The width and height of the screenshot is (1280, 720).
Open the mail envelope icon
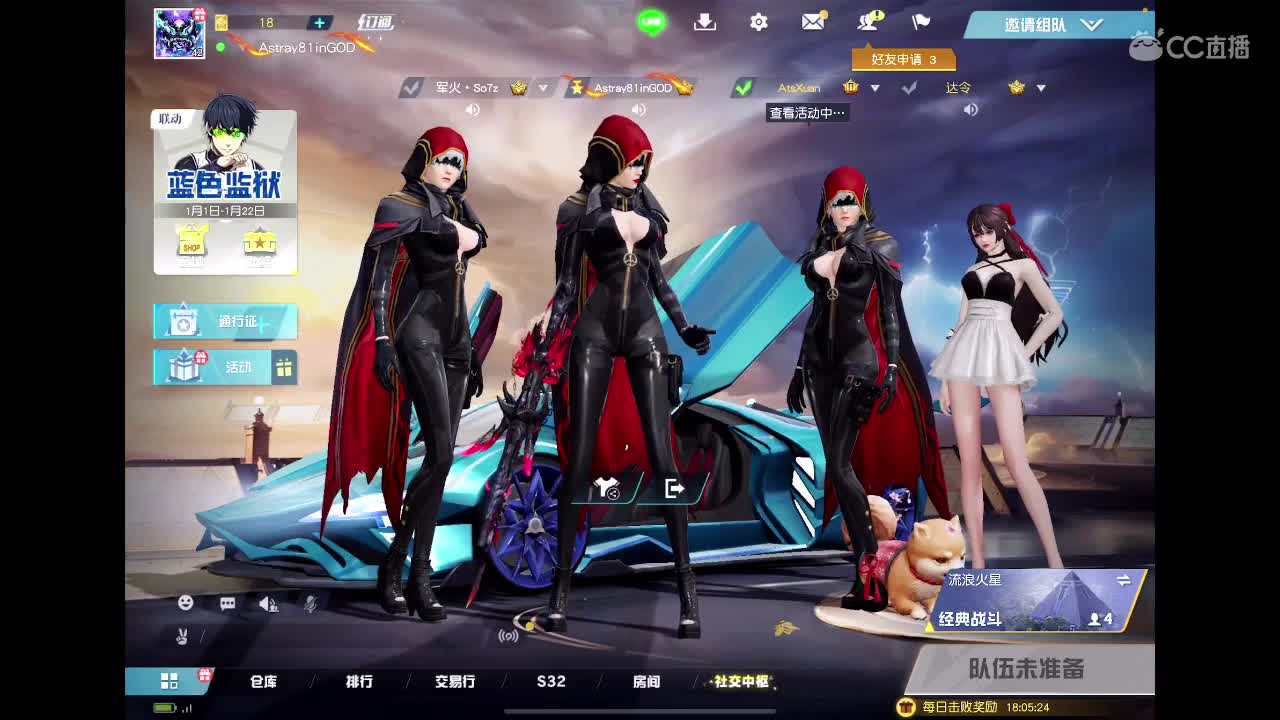coord(812,22)
